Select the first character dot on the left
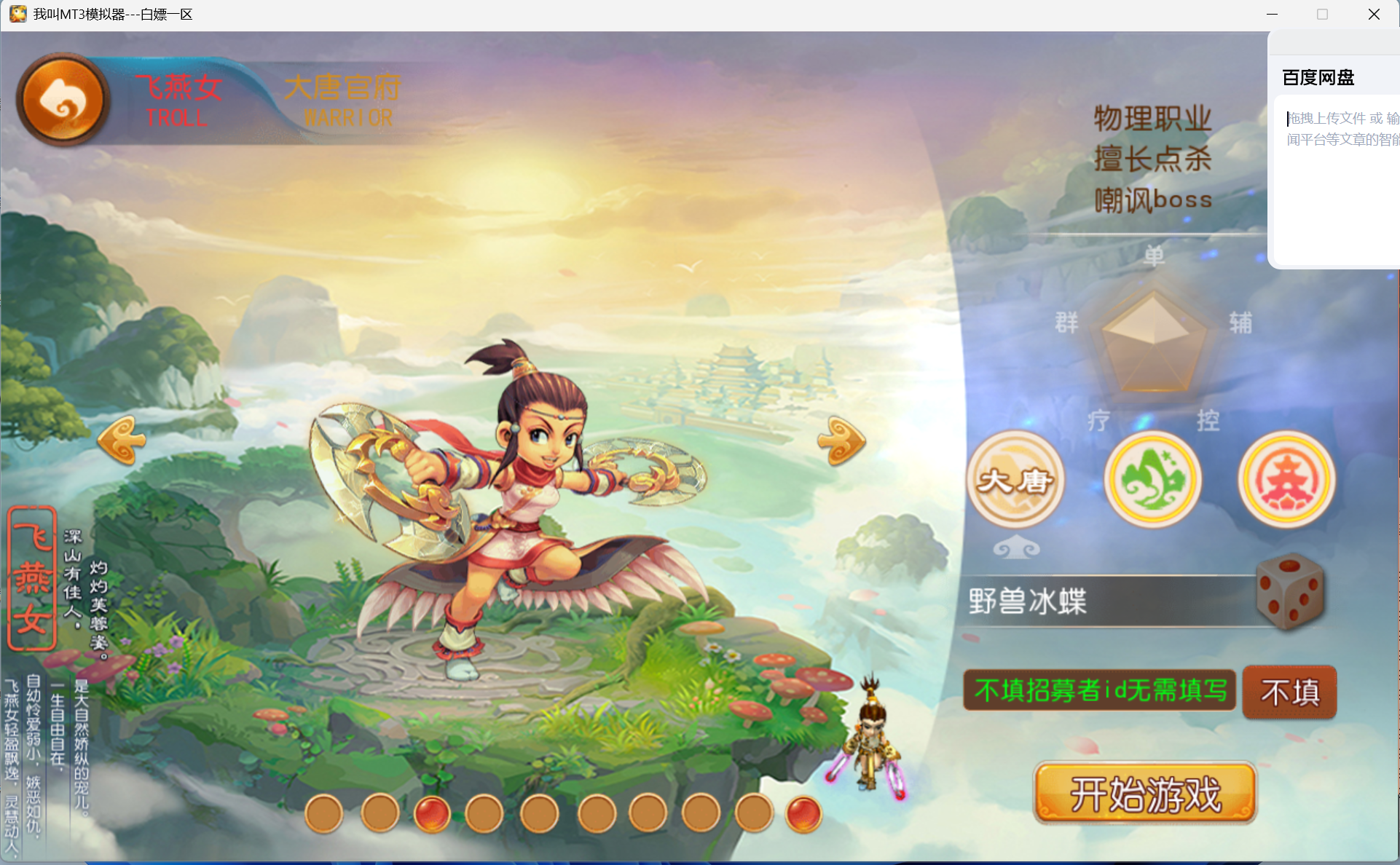 tap(324, 813)
